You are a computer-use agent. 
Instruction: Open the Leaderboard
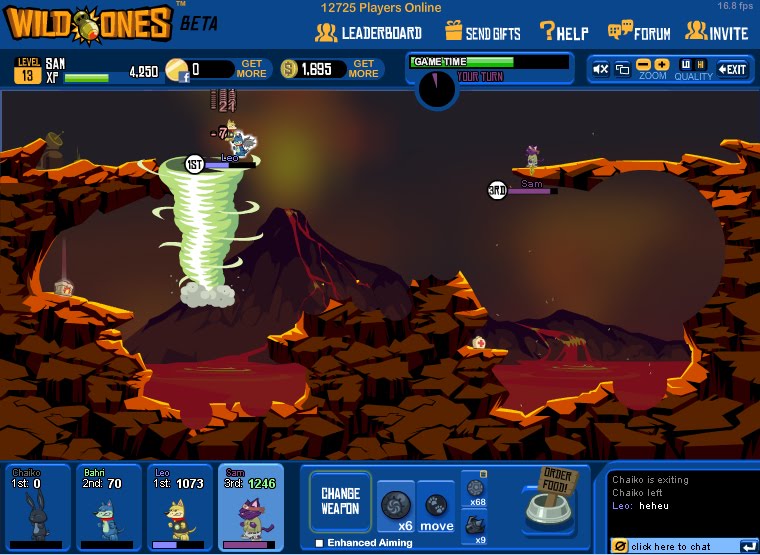(x=369, y=33)
